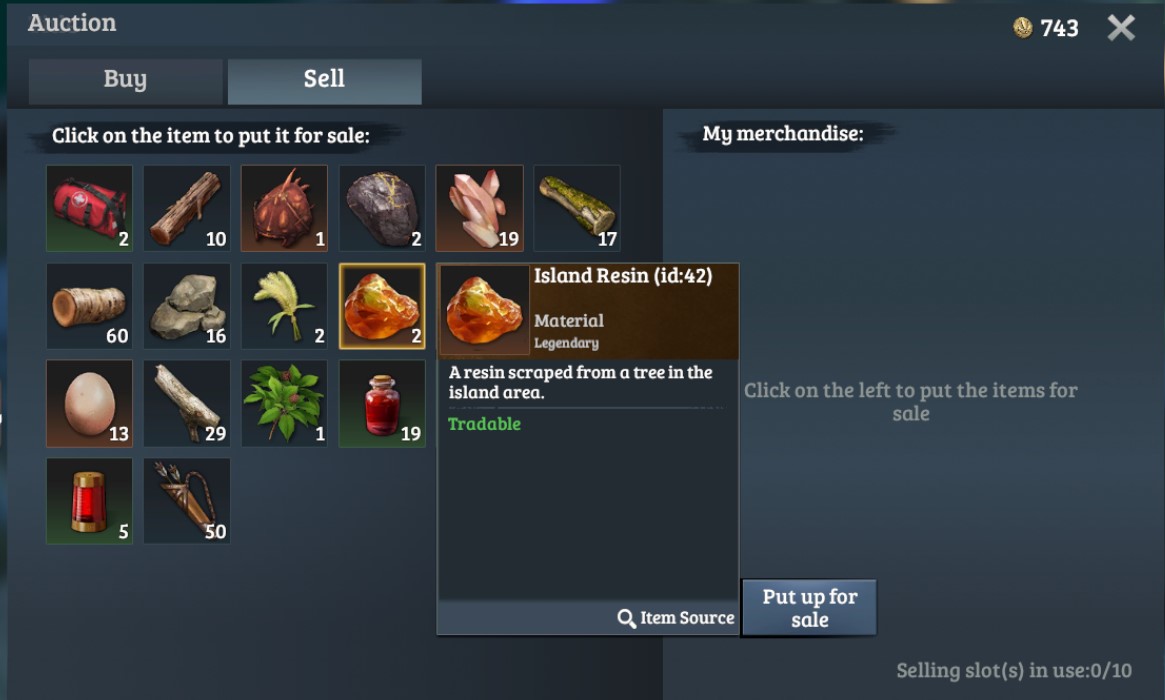This screenshot has width=1165, height=700.
Task: Open Item Source for Island Resin
Action: pos(676,618)
